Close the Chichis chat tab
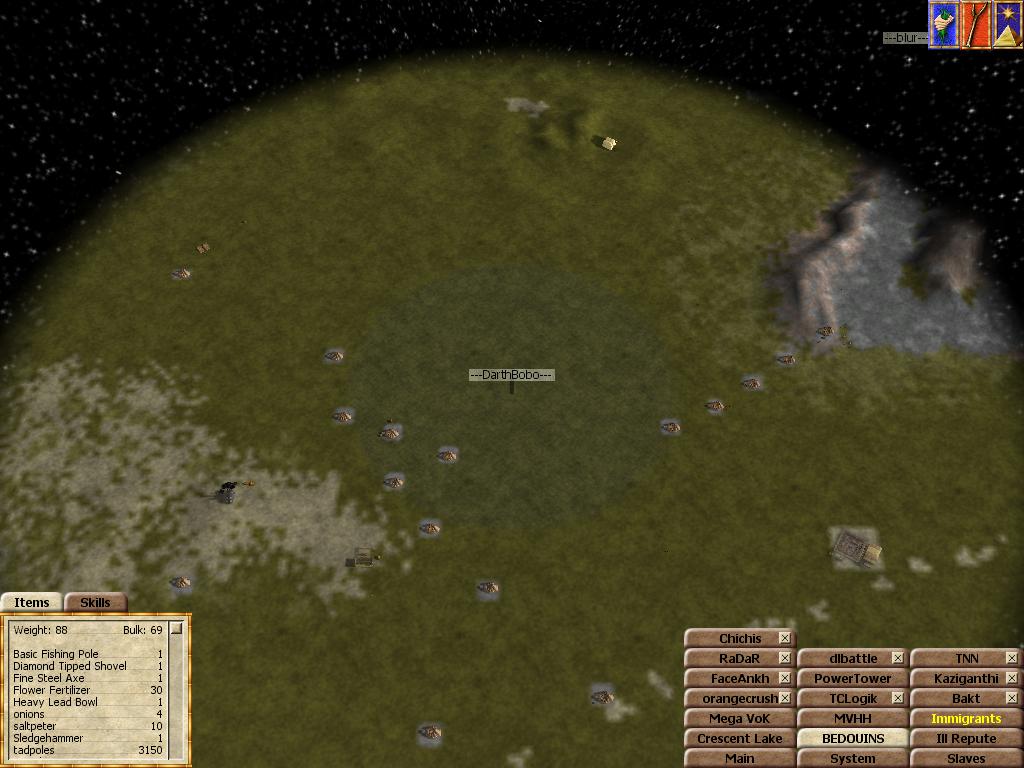1024x768 pixels. point(785,638)
